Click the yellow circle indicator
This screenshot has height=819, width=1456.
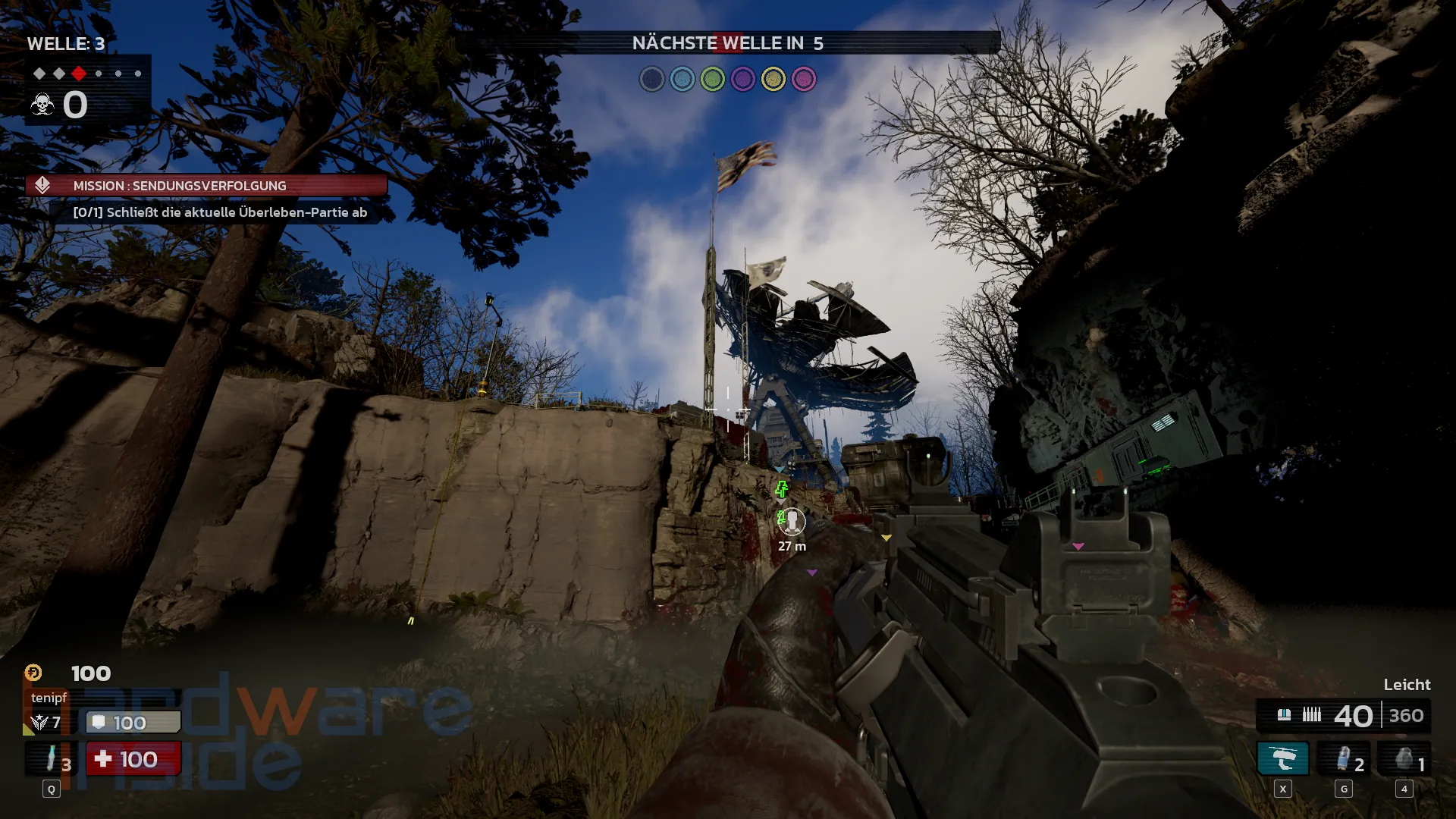tap(773, 79)
